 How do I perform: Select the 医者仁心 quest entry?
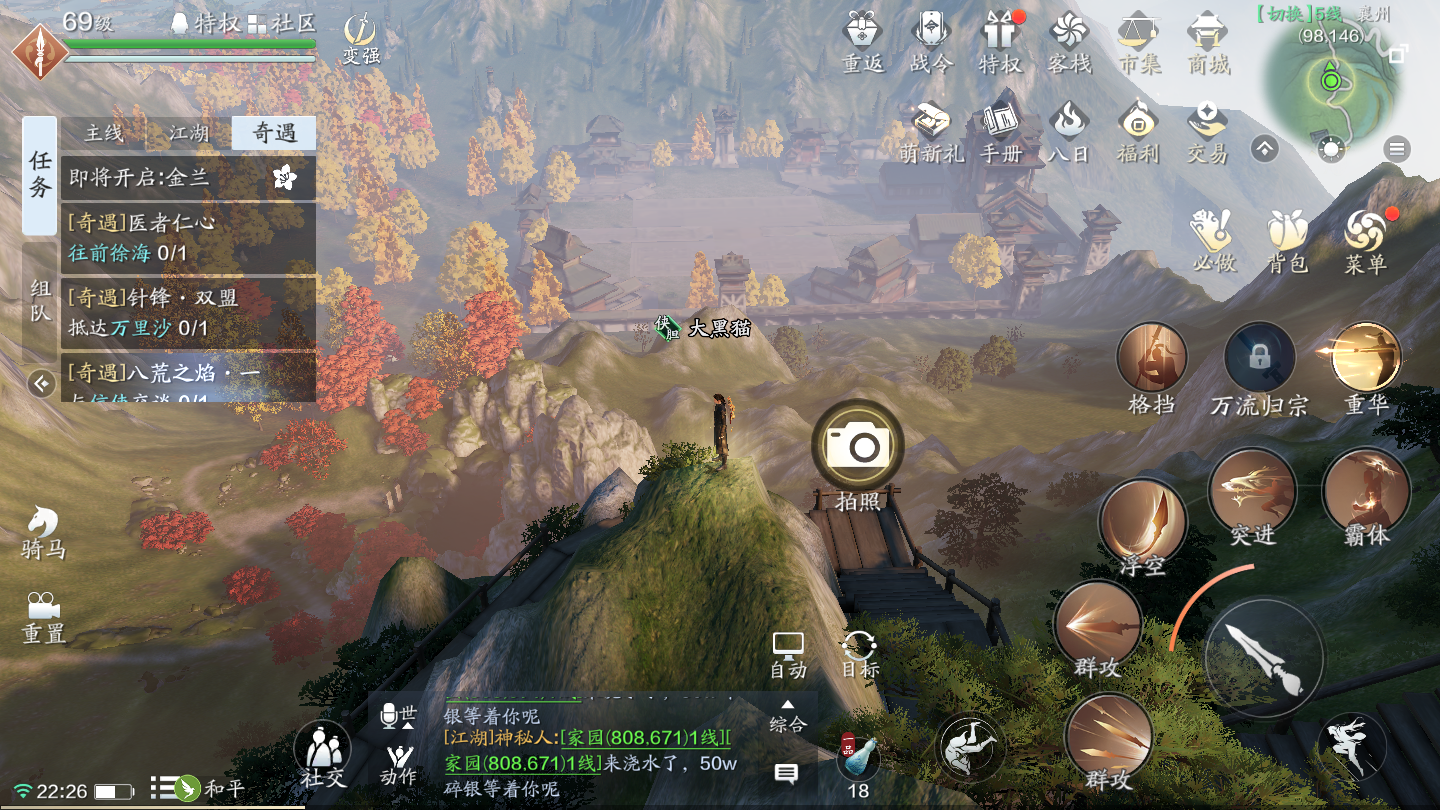[x=188, y=237]
